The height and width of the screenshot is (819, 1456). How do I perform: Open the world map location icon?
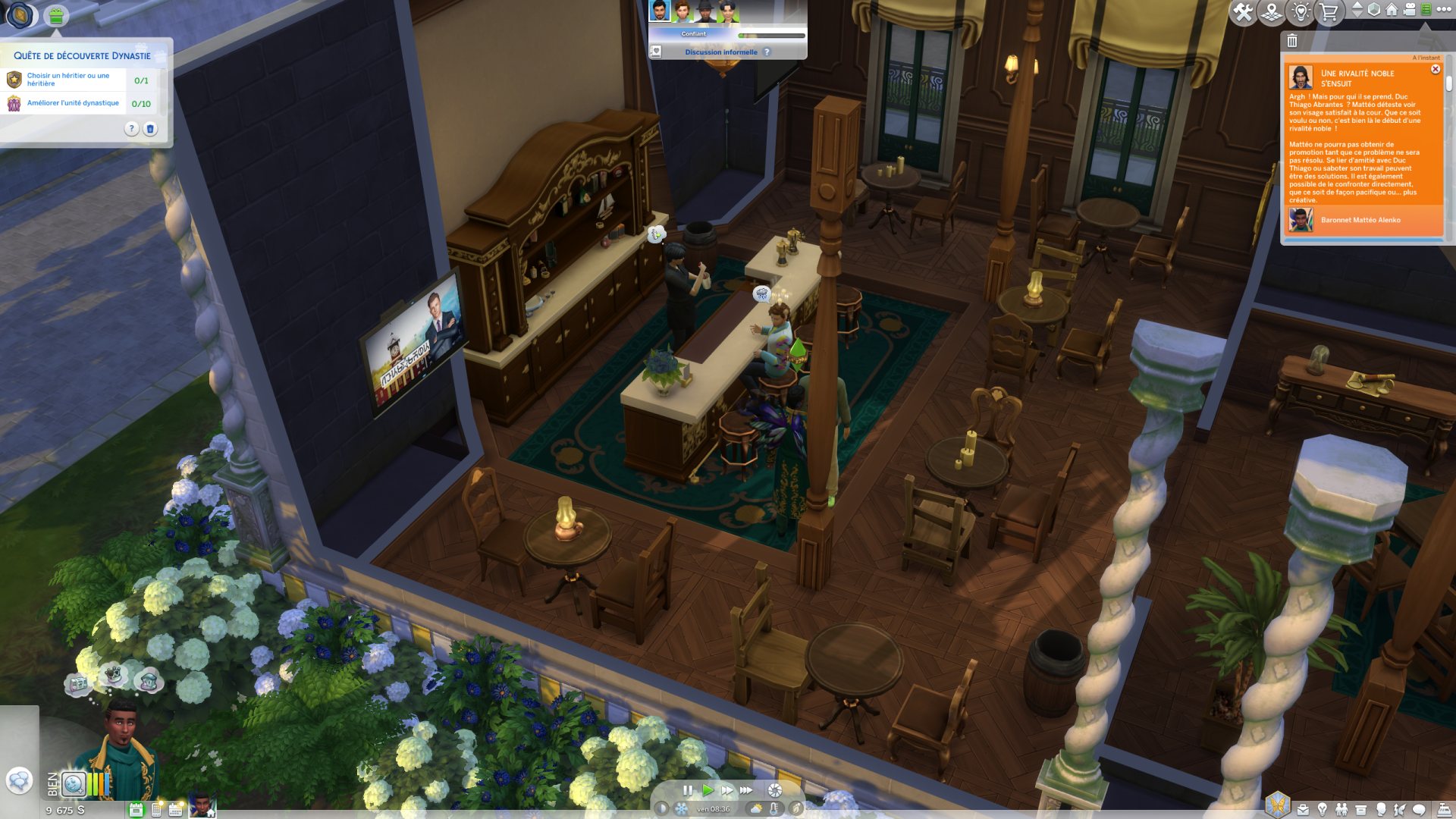click(1272, 12)
